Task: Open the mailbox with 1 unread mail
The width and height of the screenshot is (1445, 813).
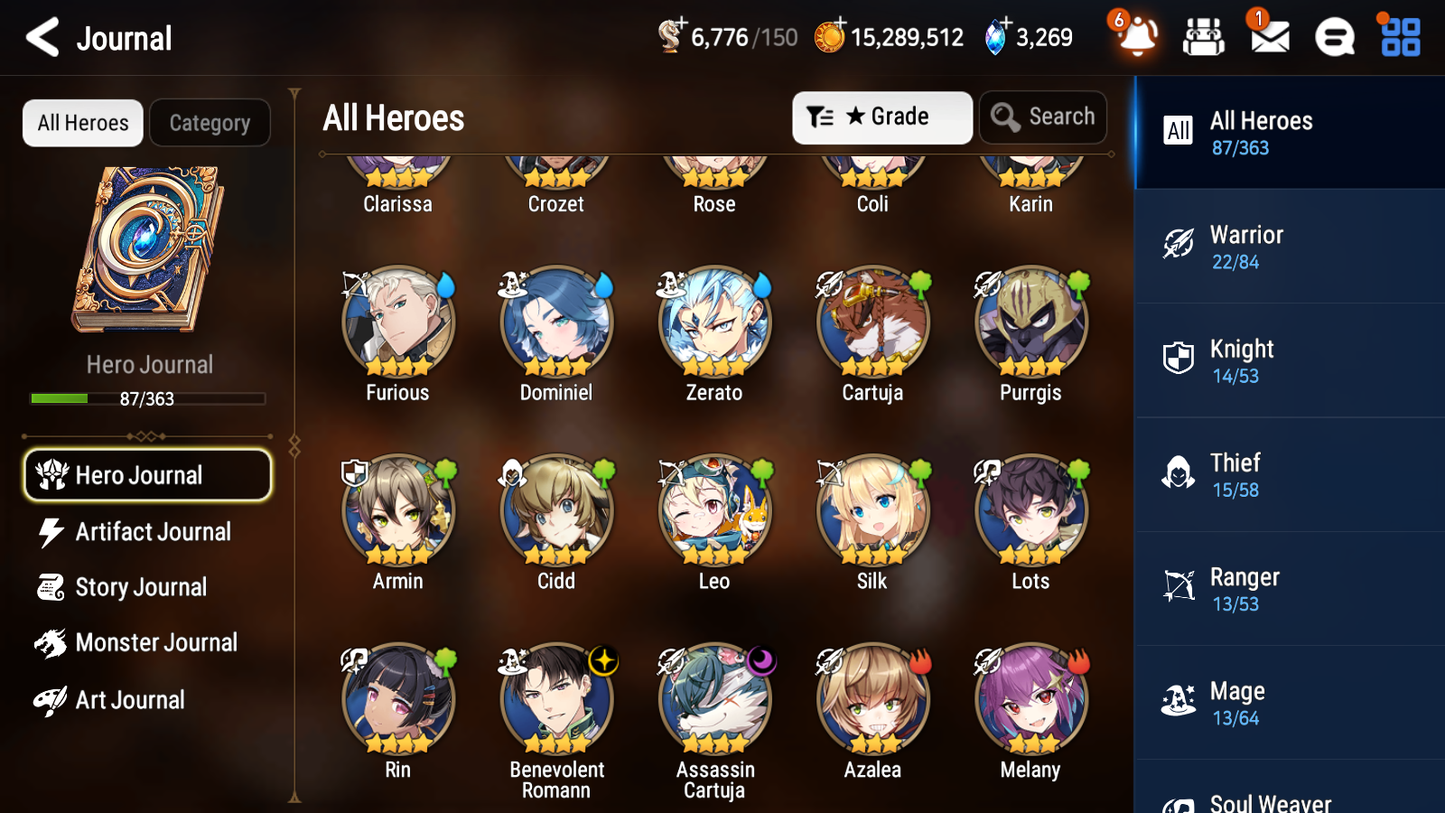Action: point(1268,37)
